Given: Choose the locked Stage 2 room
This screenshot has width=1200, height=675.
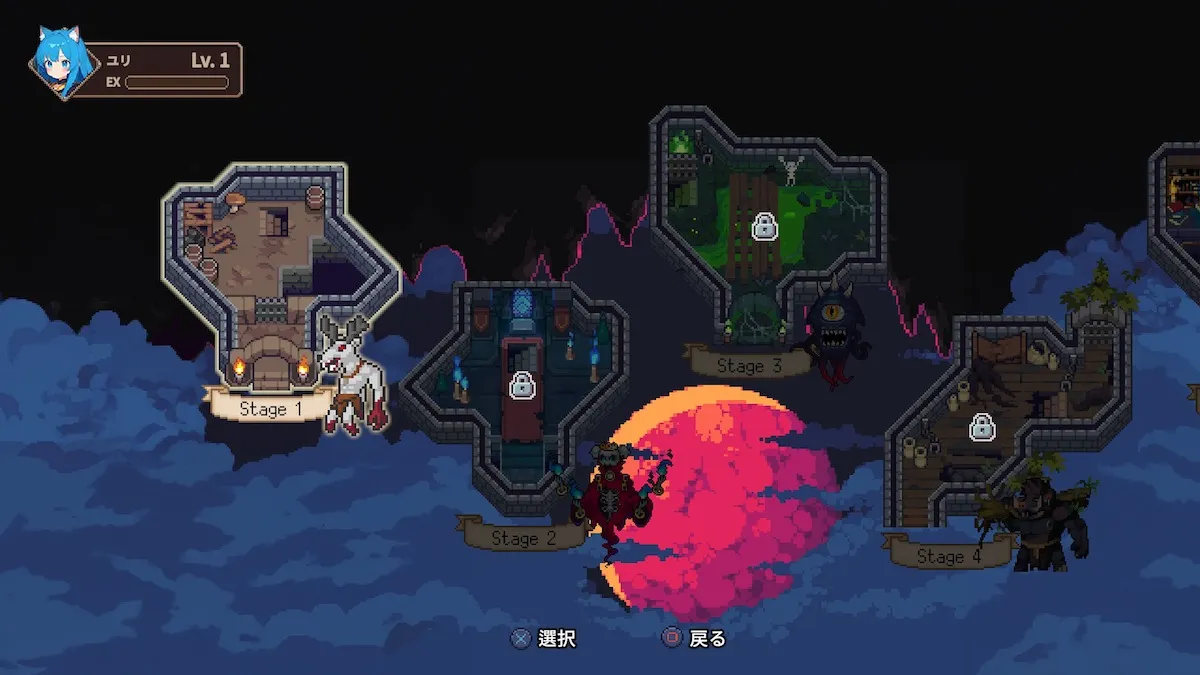Looking at the screenshot, I should tap(520, 385).
